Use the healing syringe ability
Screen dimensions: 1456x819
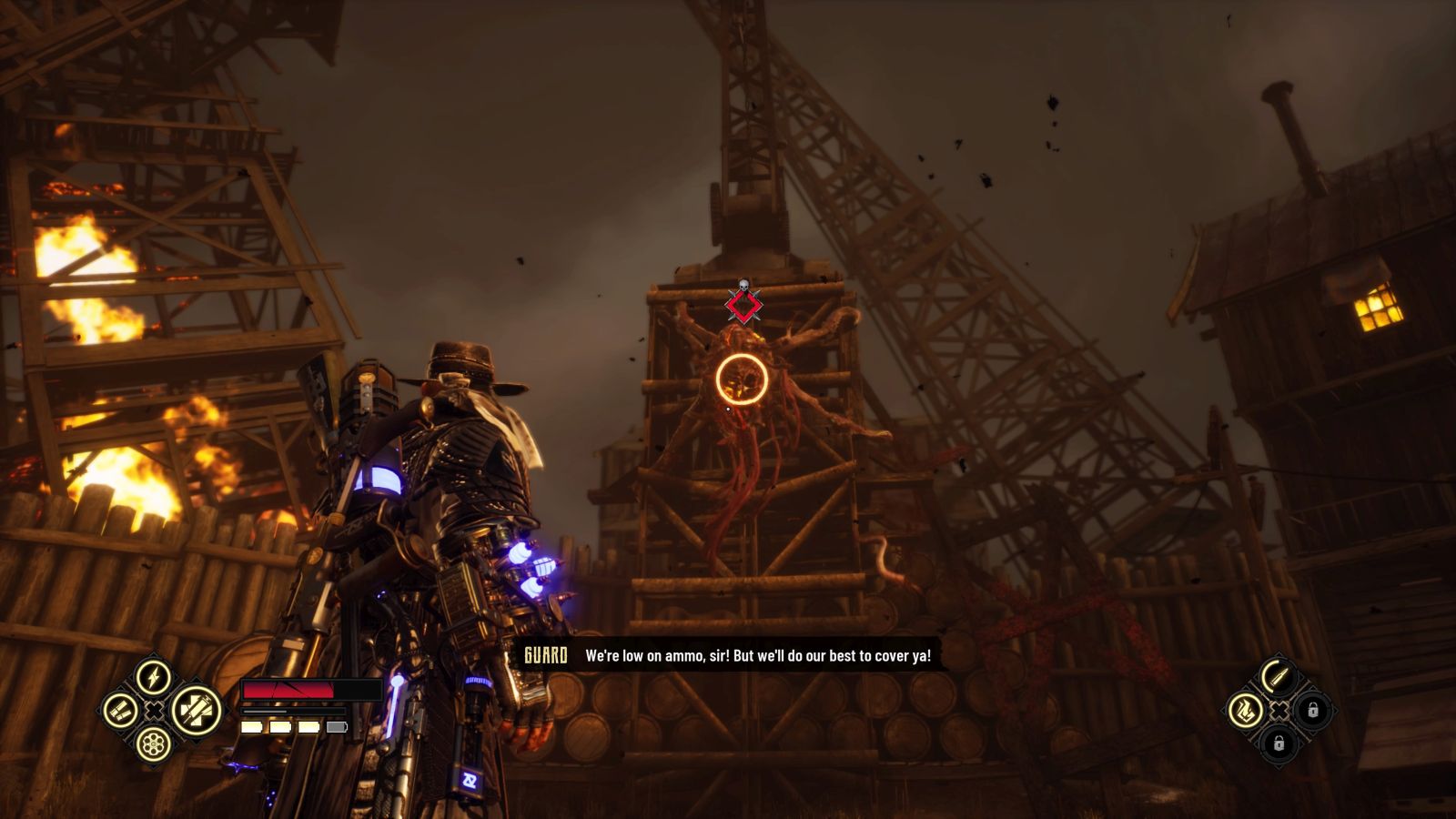tap(195, 710)
